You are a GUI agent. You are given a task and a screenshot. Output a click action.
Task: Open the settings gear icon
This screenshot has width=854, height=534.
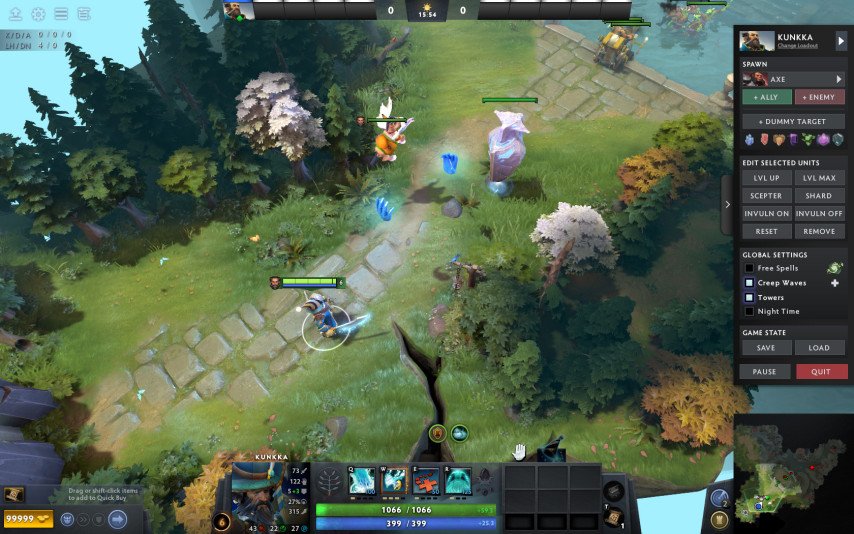39,14
